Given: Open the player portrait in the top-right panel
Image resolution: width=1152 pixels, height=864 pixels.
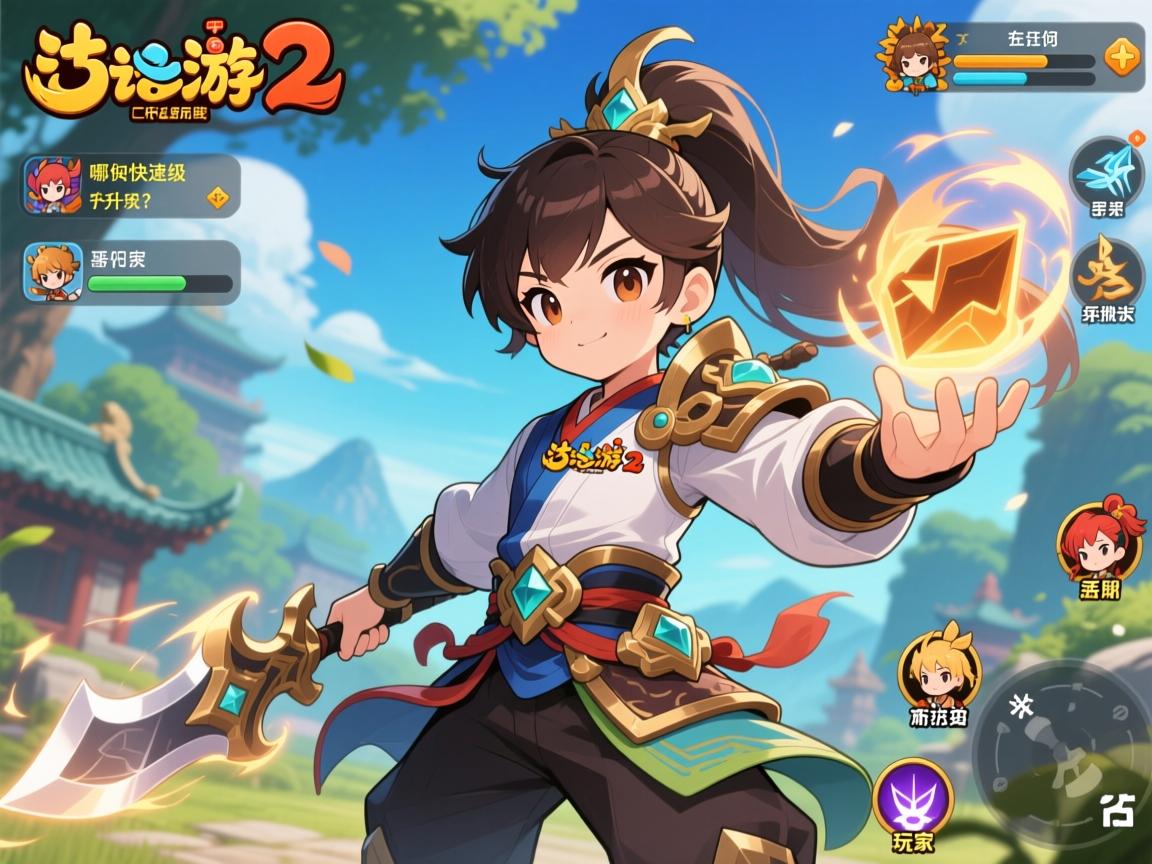Looking at the screenshot, I should coord(912,56).
